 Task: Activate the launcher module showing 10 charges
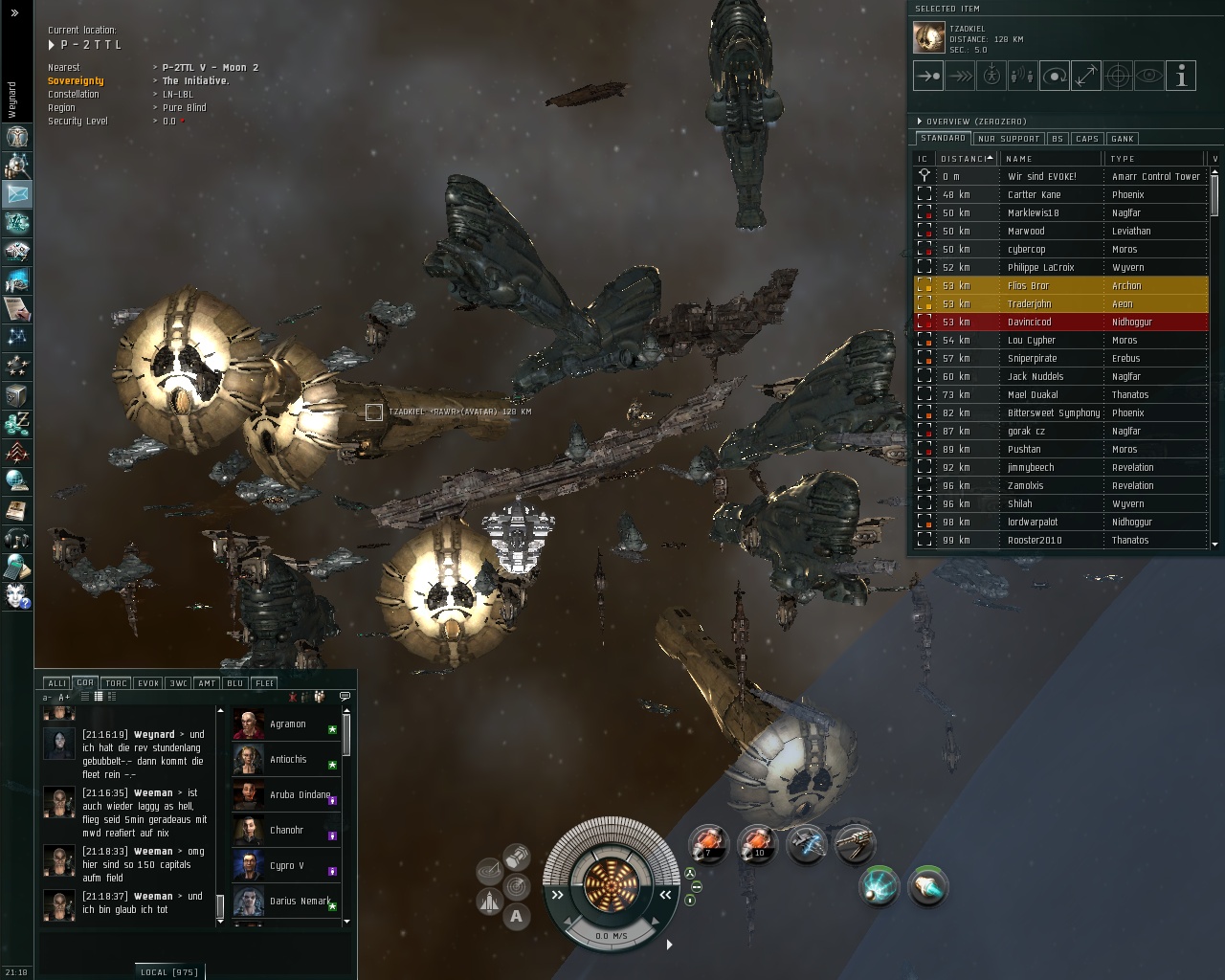(757, 844)
